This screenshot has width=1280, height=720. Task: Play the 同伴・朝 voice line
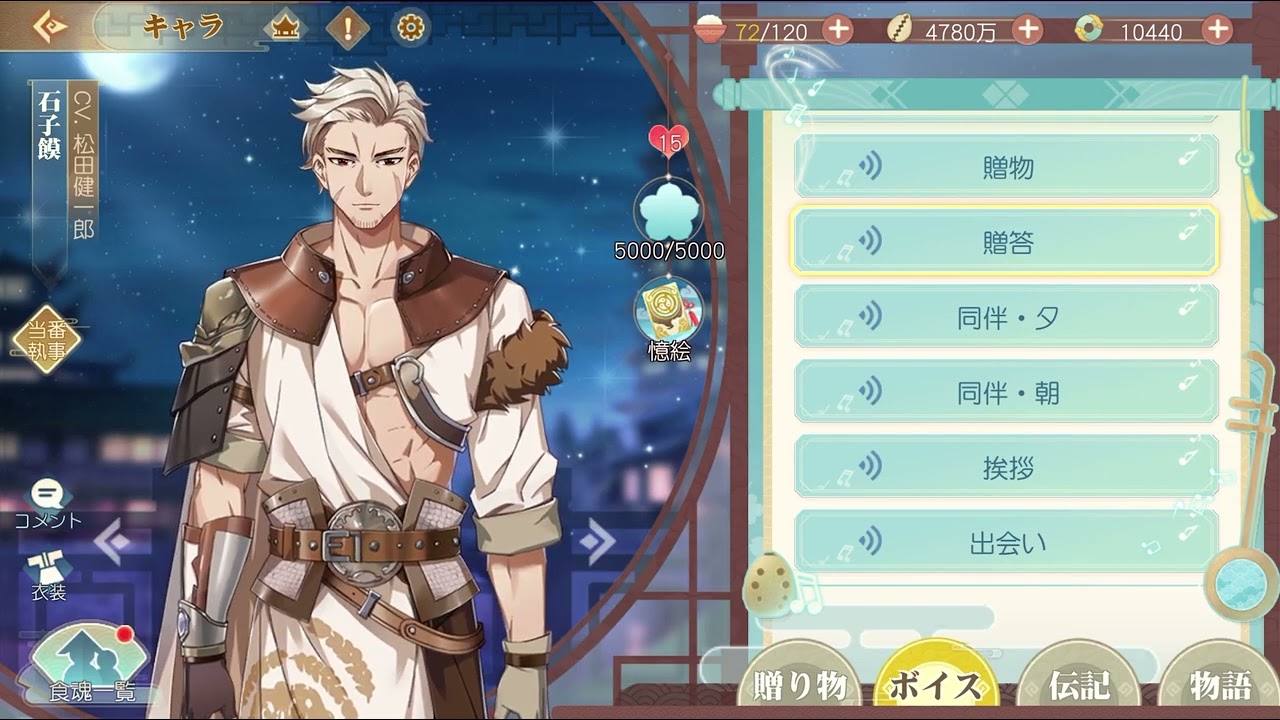click(1006, 392)
